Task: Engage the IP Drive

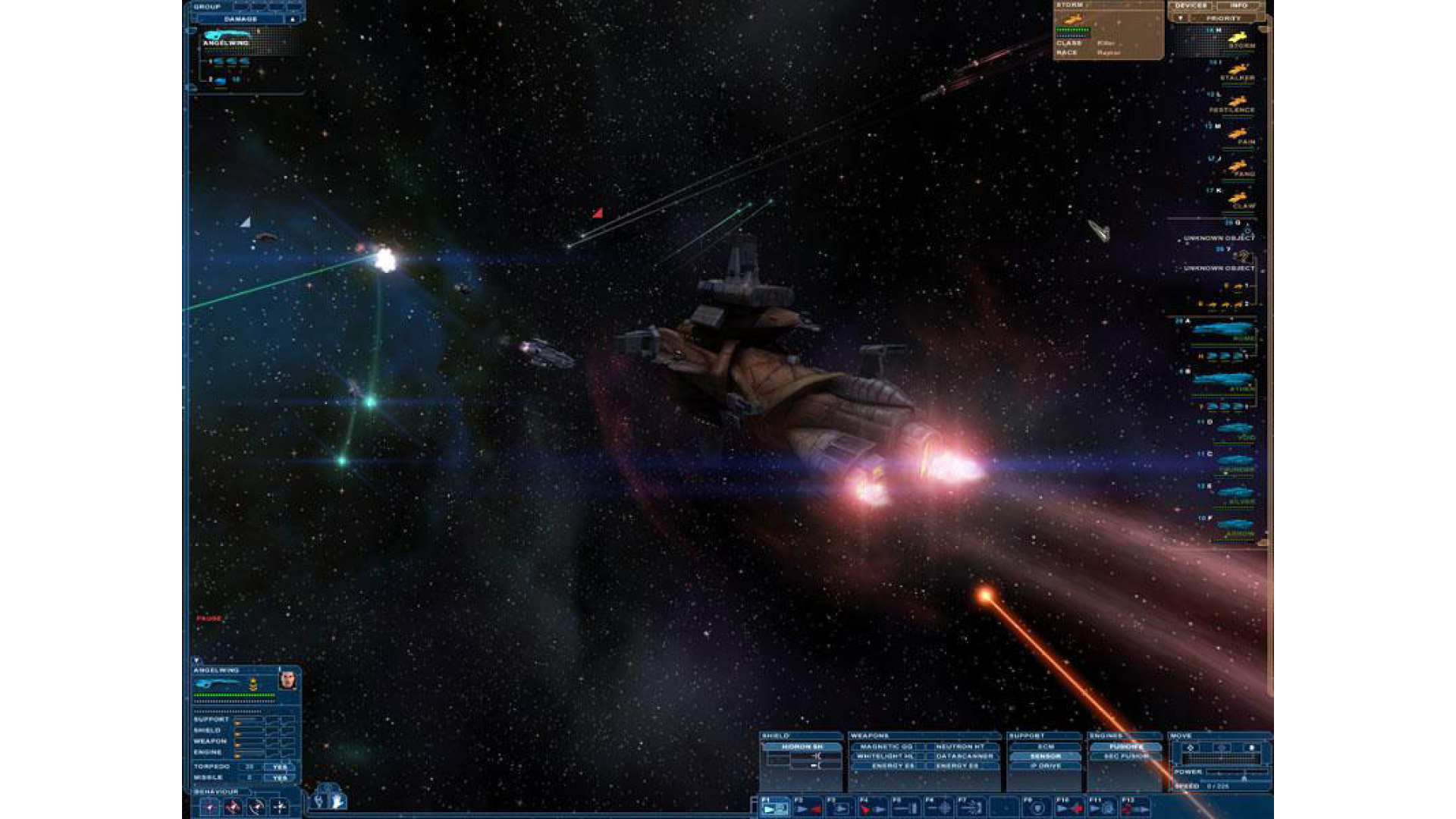Action: coord(1046,766)
